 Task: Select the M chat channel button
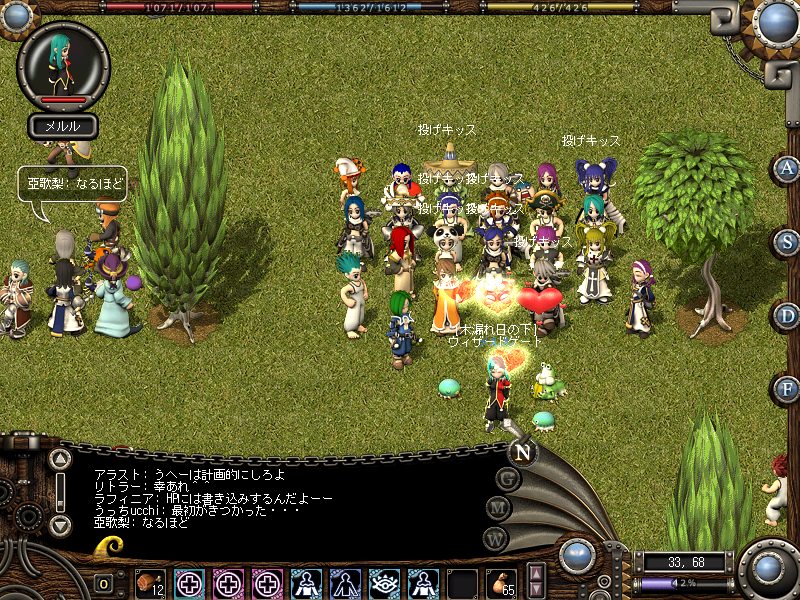(x=498, y=508)
